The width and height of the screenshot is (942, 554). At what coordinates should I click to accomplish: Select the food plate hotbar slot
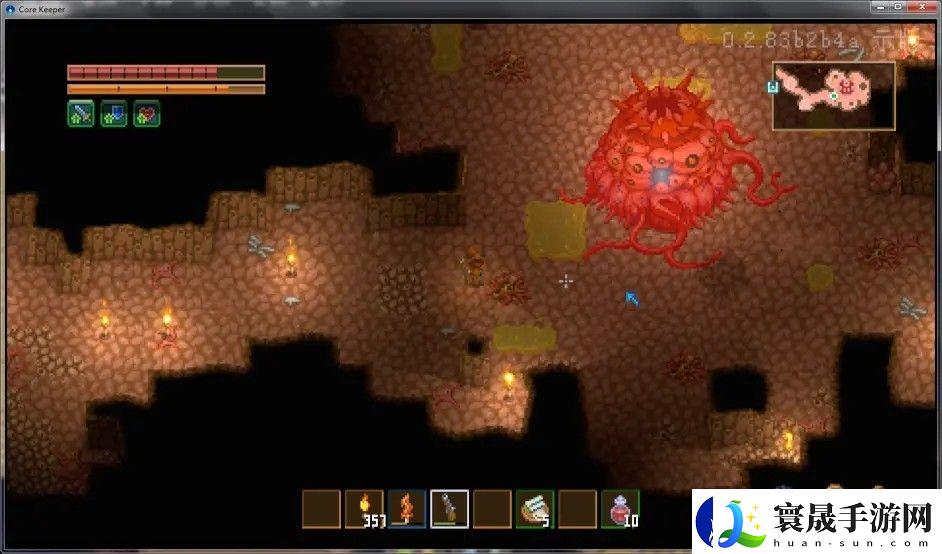point(535,509)
